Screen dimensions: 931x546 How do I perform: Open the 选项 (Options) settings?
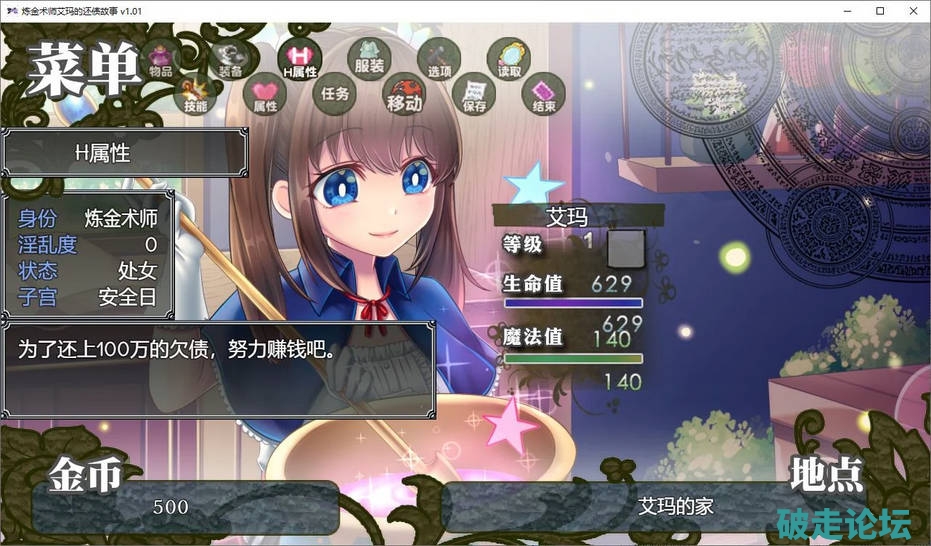(x=439, y=62)
